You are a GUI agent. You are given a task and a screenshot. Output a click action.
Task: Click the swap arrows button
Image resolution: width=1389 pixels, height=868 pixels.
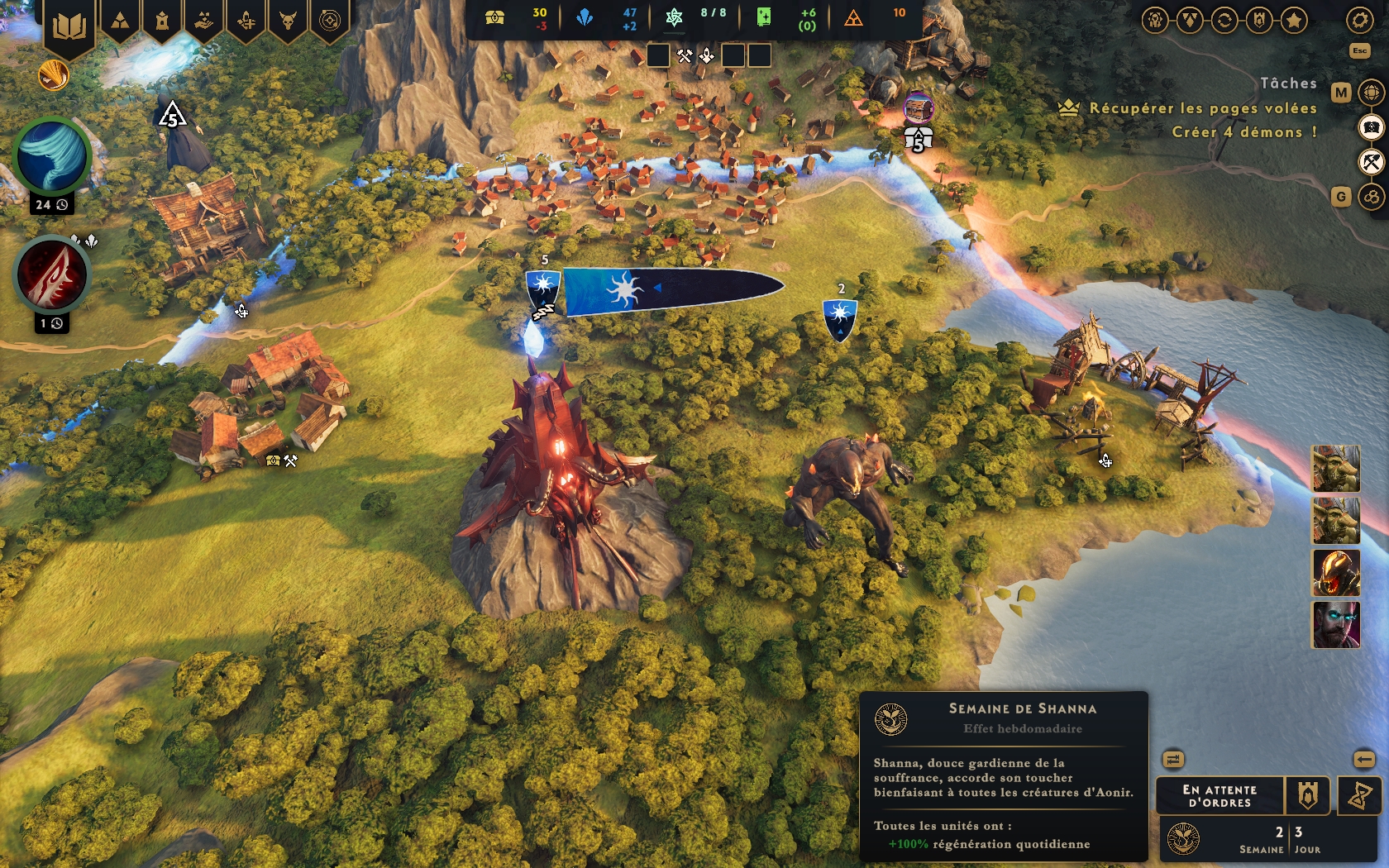click(1173, 759)
